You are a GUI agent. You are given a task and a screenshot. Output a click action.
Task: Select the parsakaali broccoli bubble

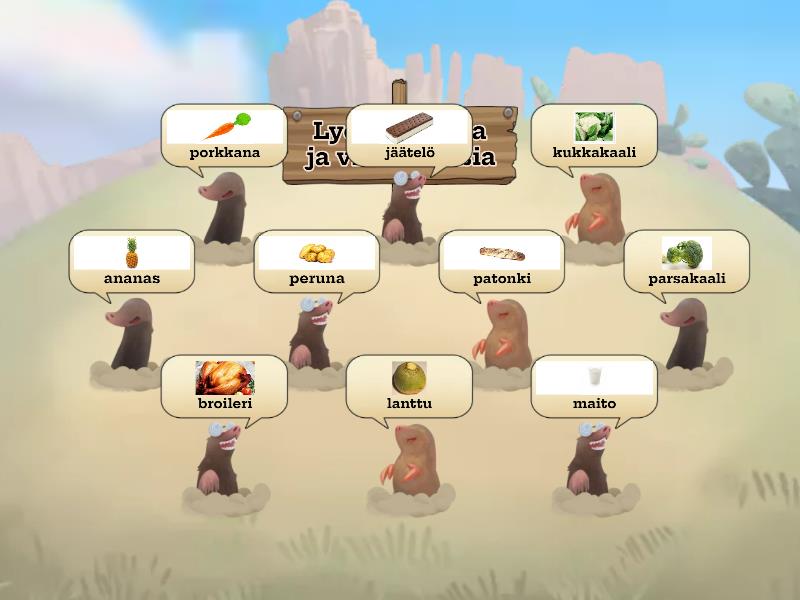[x=687, y=262]
